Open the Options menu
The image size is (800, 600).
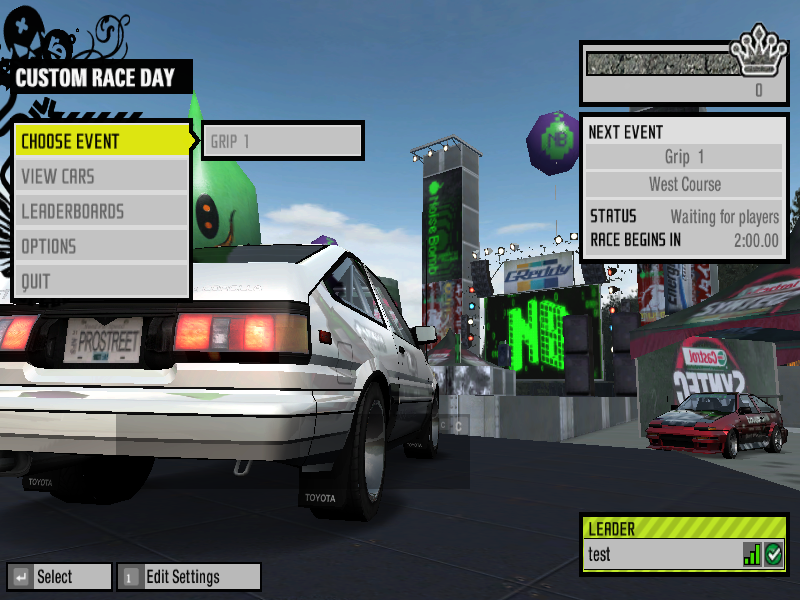tap(100, 247)
